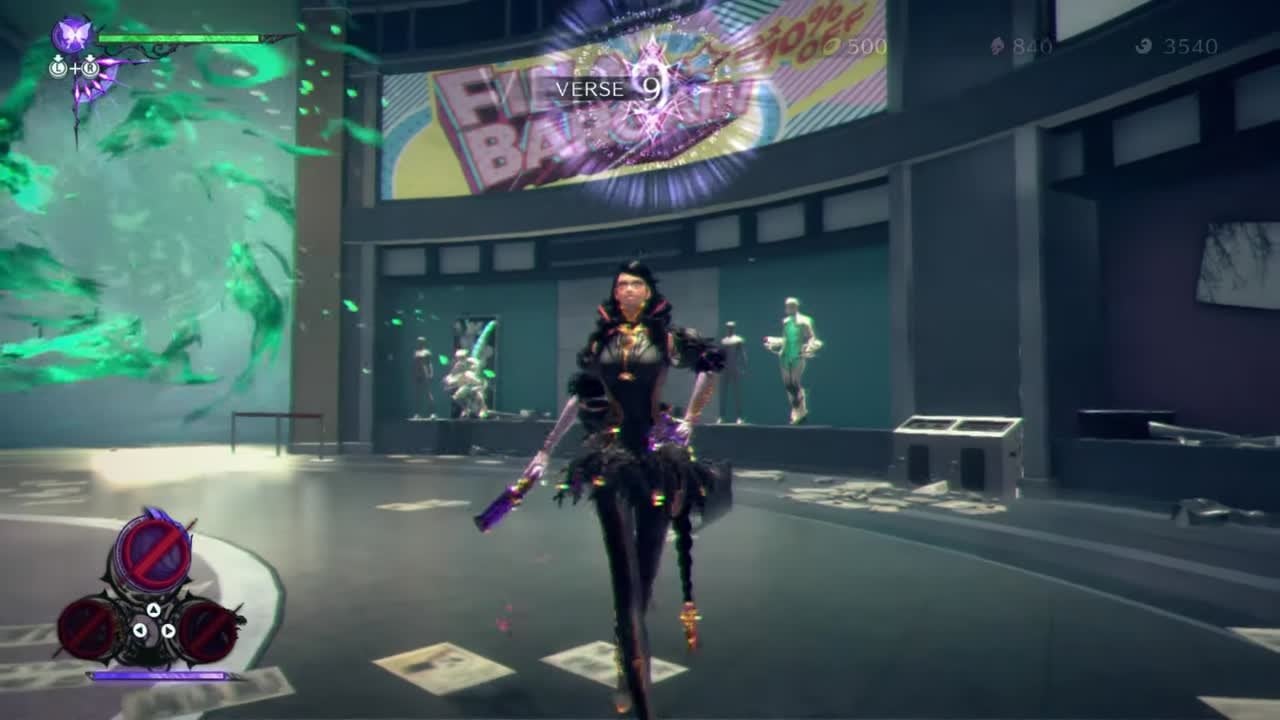Toggle the left d-pad arrow on the wheel
Image resolution: width=1280 pixels, height=720 pixels.
coord(141,631)
